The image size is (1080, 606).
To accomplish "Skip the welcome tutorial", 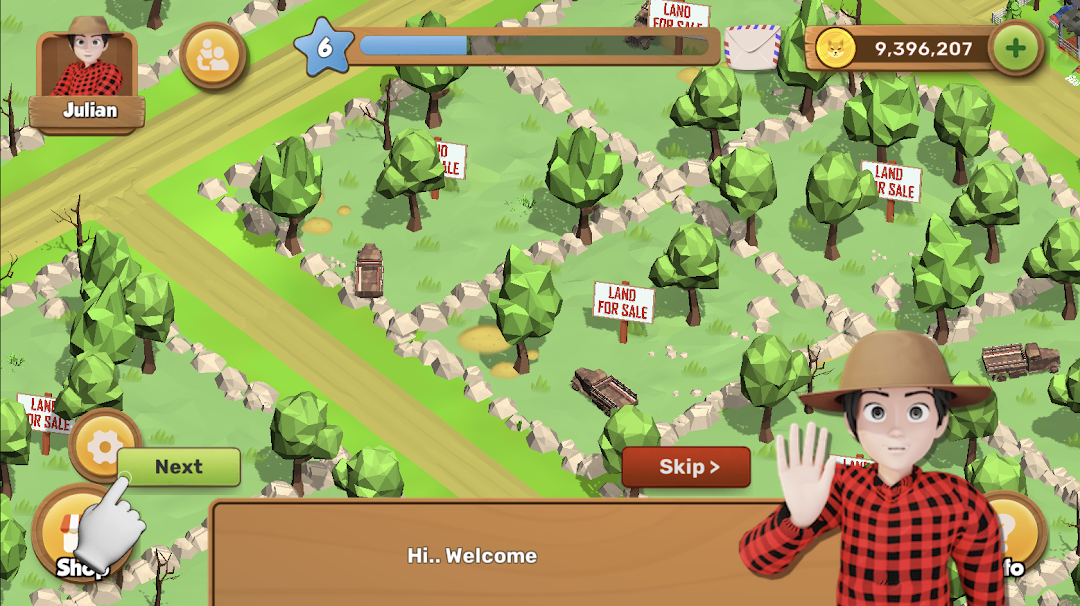I will (686, 467).
